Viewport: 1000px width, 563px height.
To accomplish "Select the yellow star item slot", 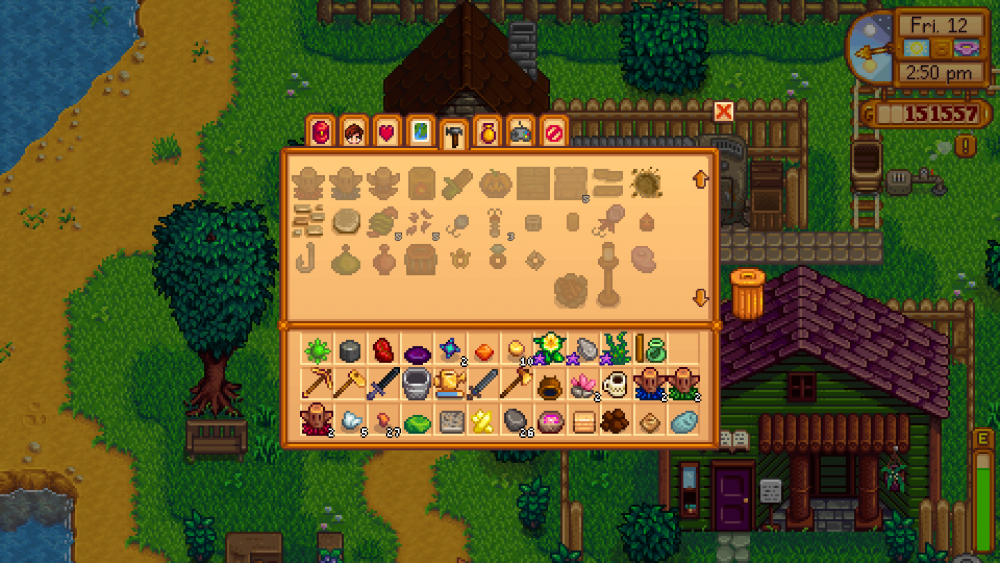I will 483,421.
